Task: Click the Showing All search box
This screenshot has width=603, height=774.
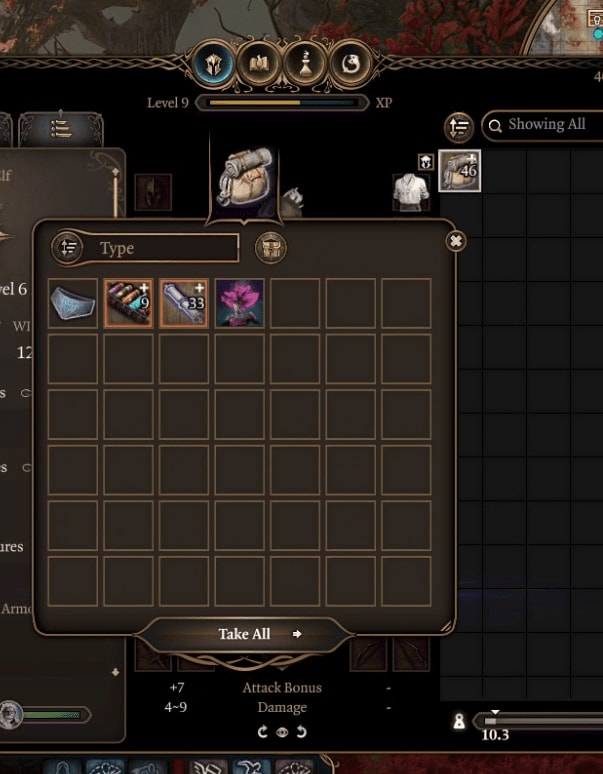Action: coord(545,125)
